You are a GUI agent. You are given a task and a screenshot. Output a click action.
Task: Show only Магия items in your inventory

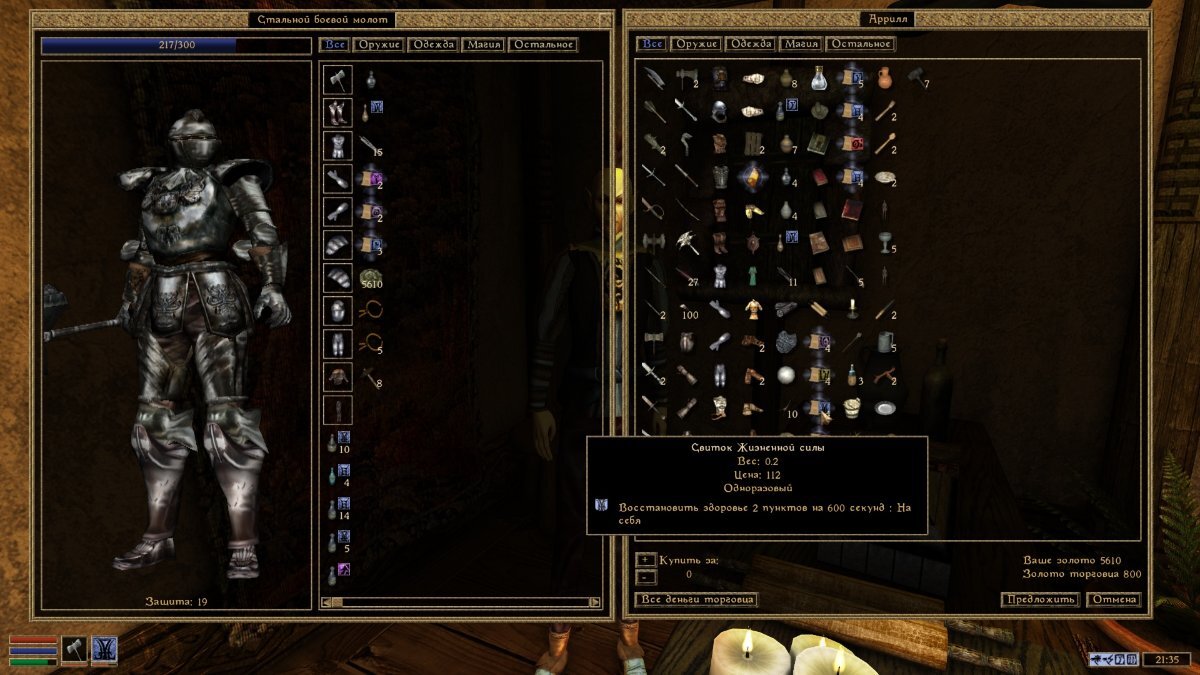(482, 45)
